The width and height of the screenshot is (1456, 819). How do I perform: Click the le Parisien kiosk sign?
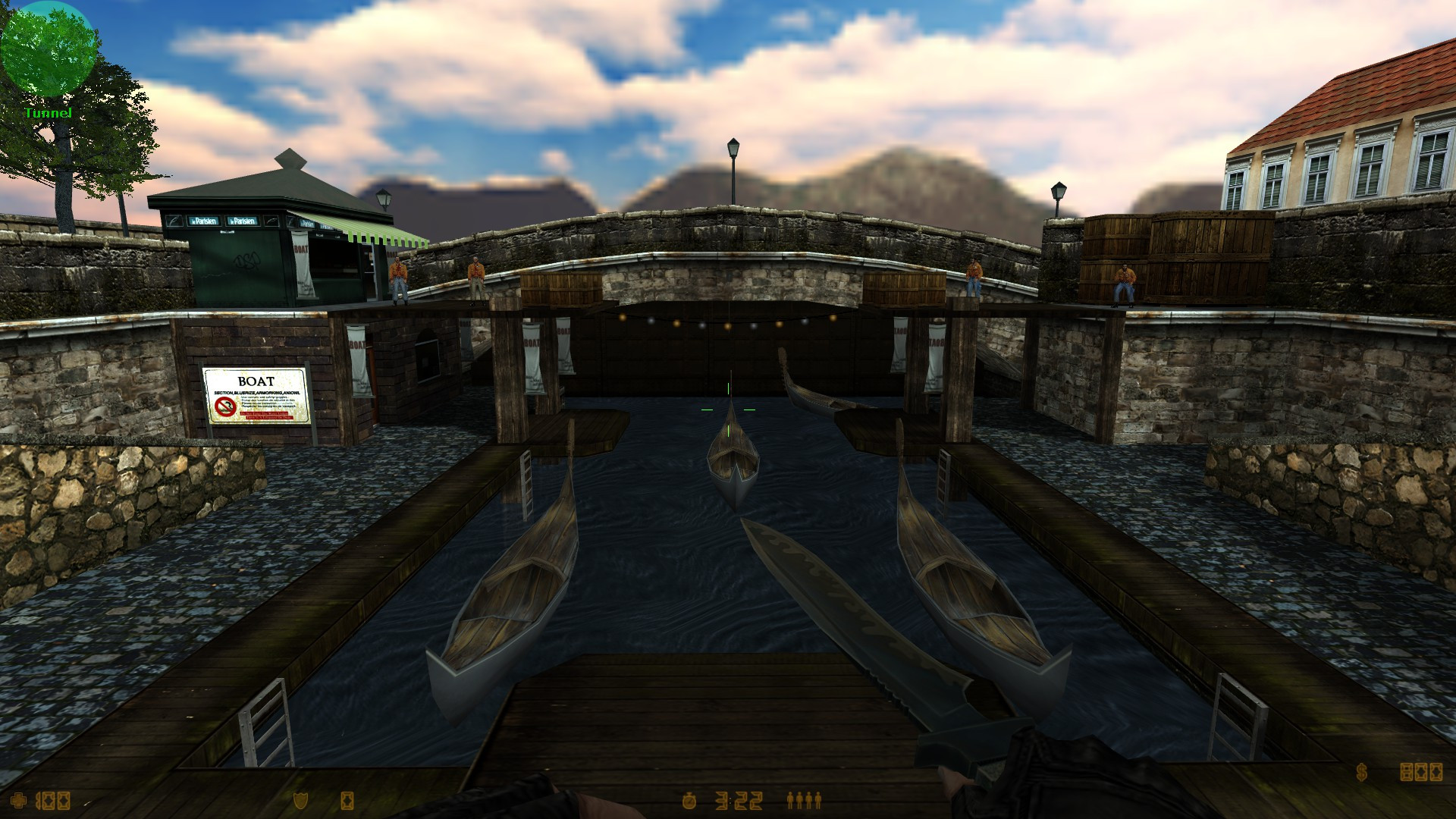[205, 220]
